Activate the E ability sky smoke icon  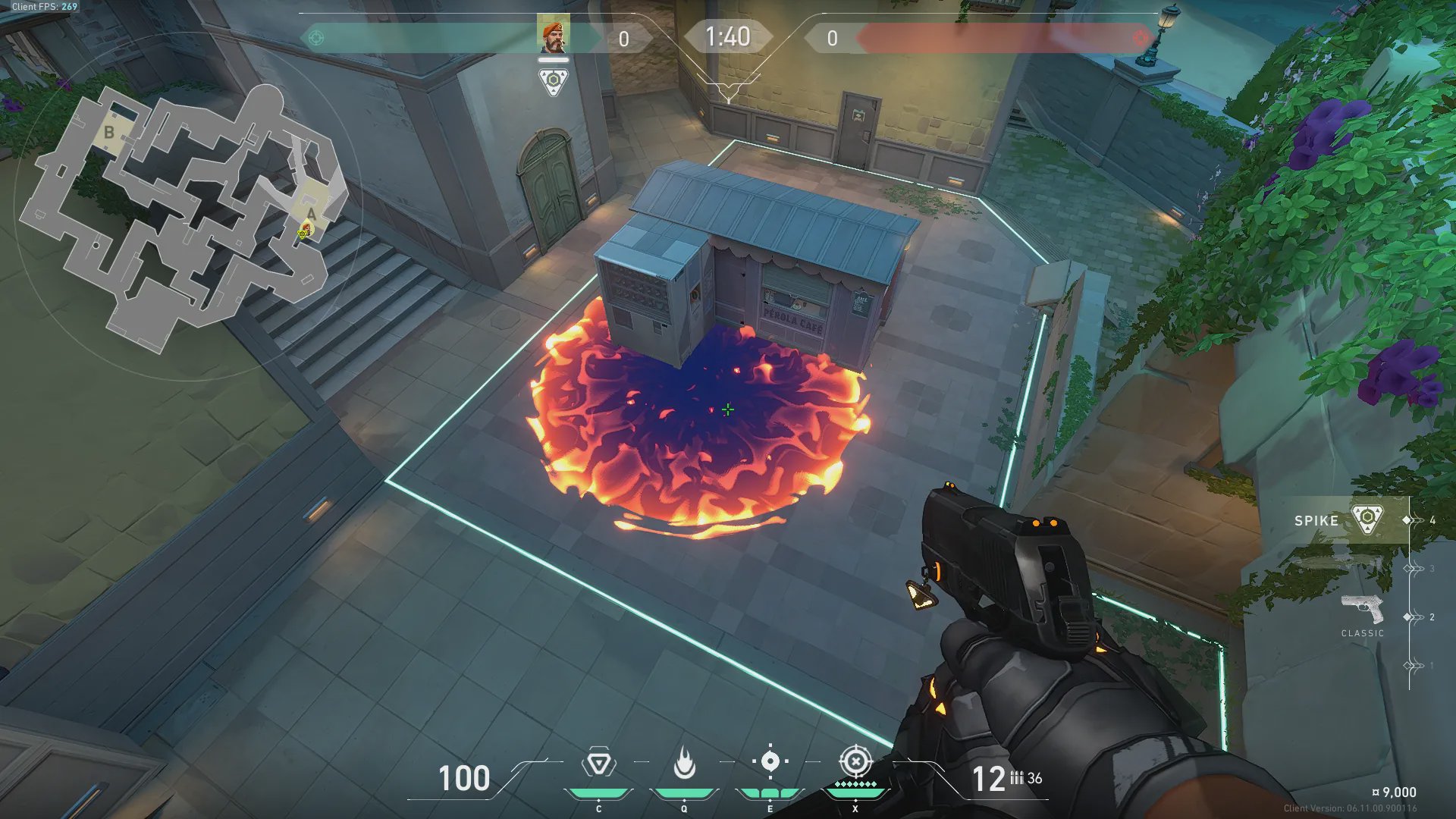(x=770, y=761)
